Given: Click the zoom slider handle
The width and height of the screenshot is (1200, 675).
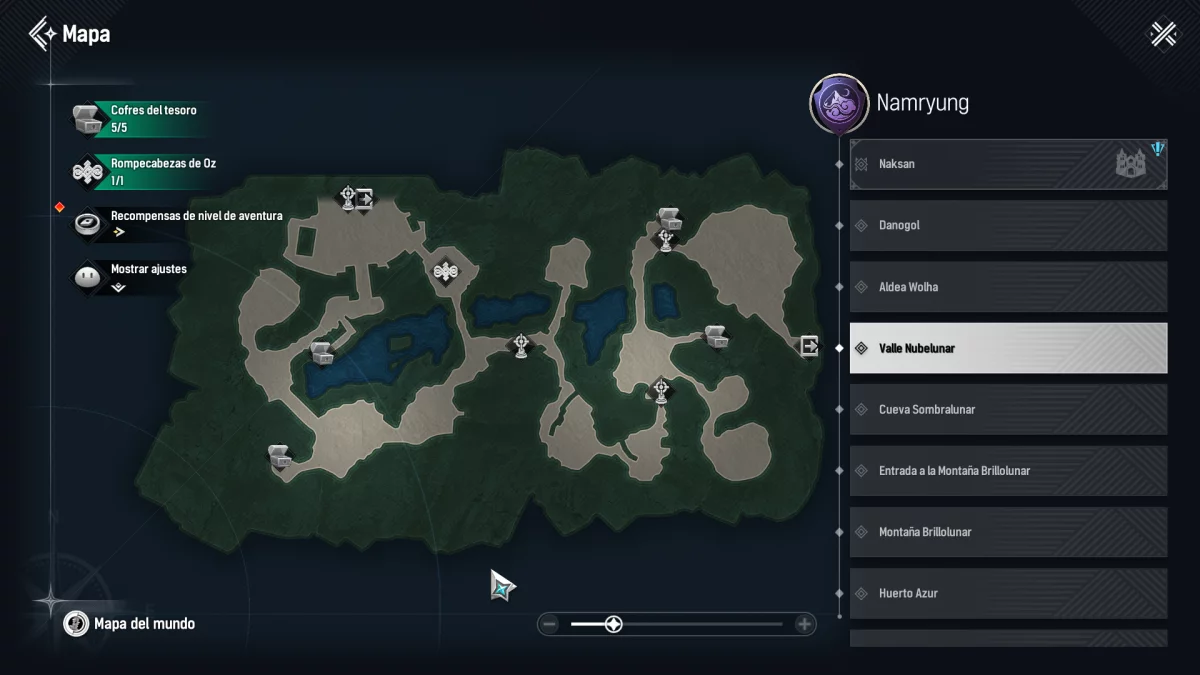Looking at the screenshot, I should click(x=614, y=624).
